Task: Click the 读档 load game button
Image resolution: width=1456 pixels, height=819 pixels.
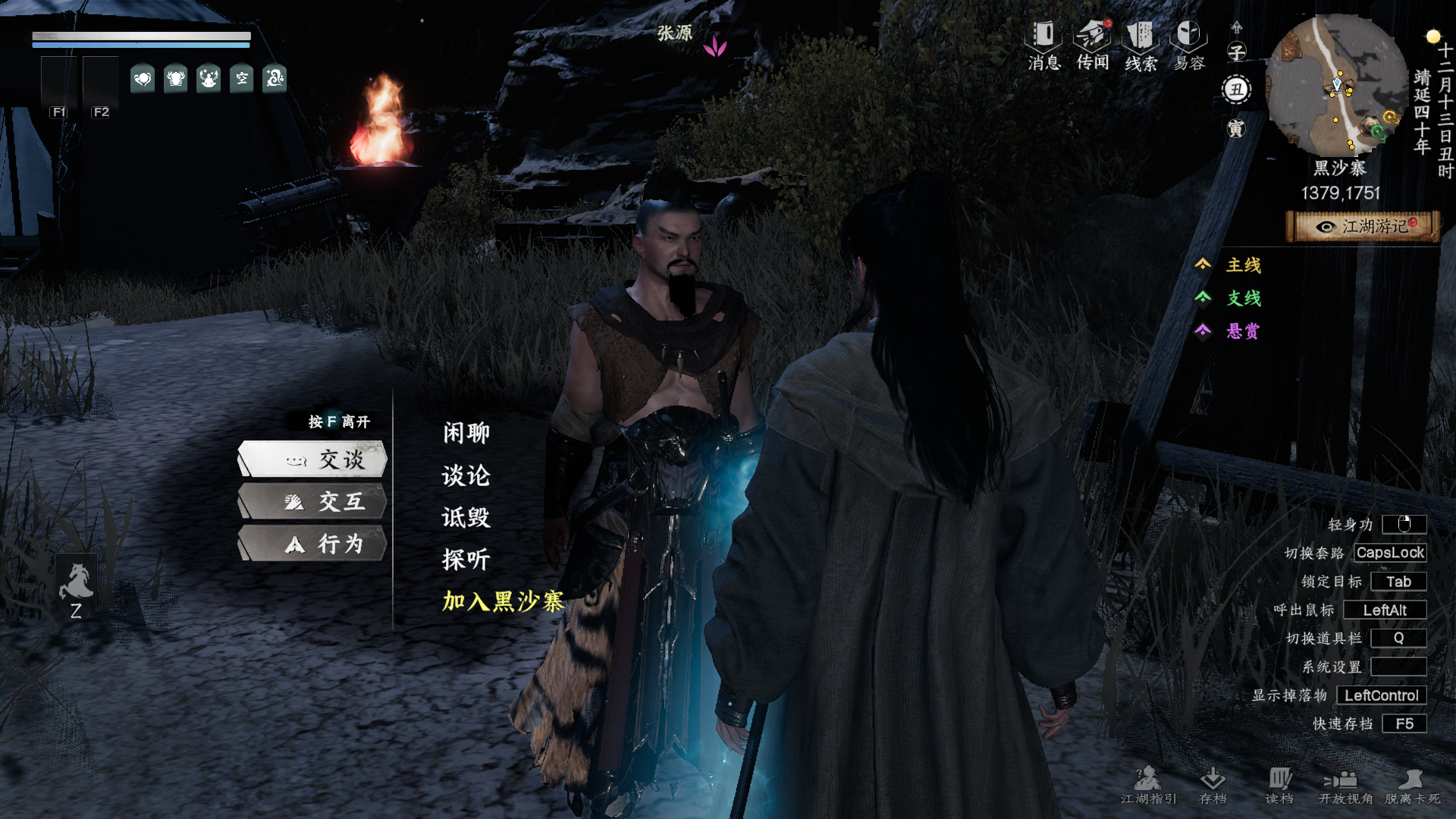Action: coord(1279,785)
